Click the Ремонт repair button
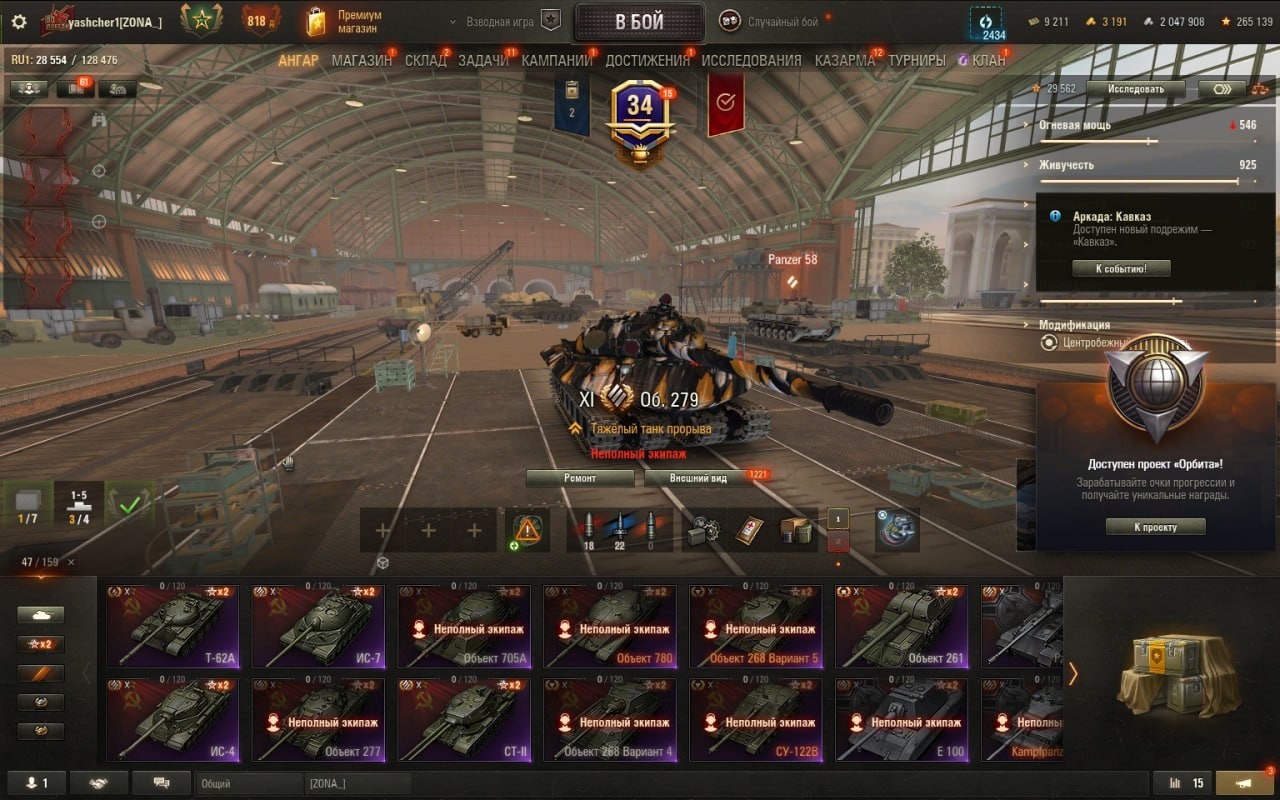 (x=580, y=478)
